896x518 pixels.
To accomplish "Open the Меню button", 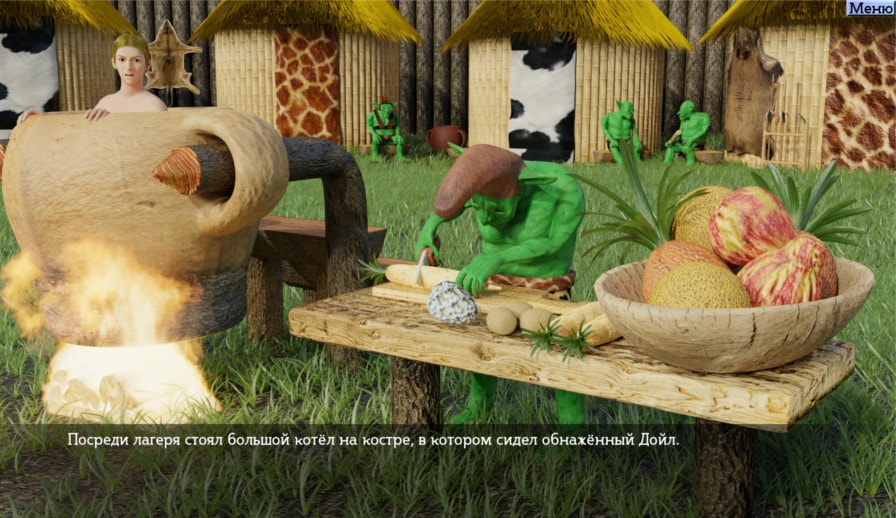I will 870,8.
